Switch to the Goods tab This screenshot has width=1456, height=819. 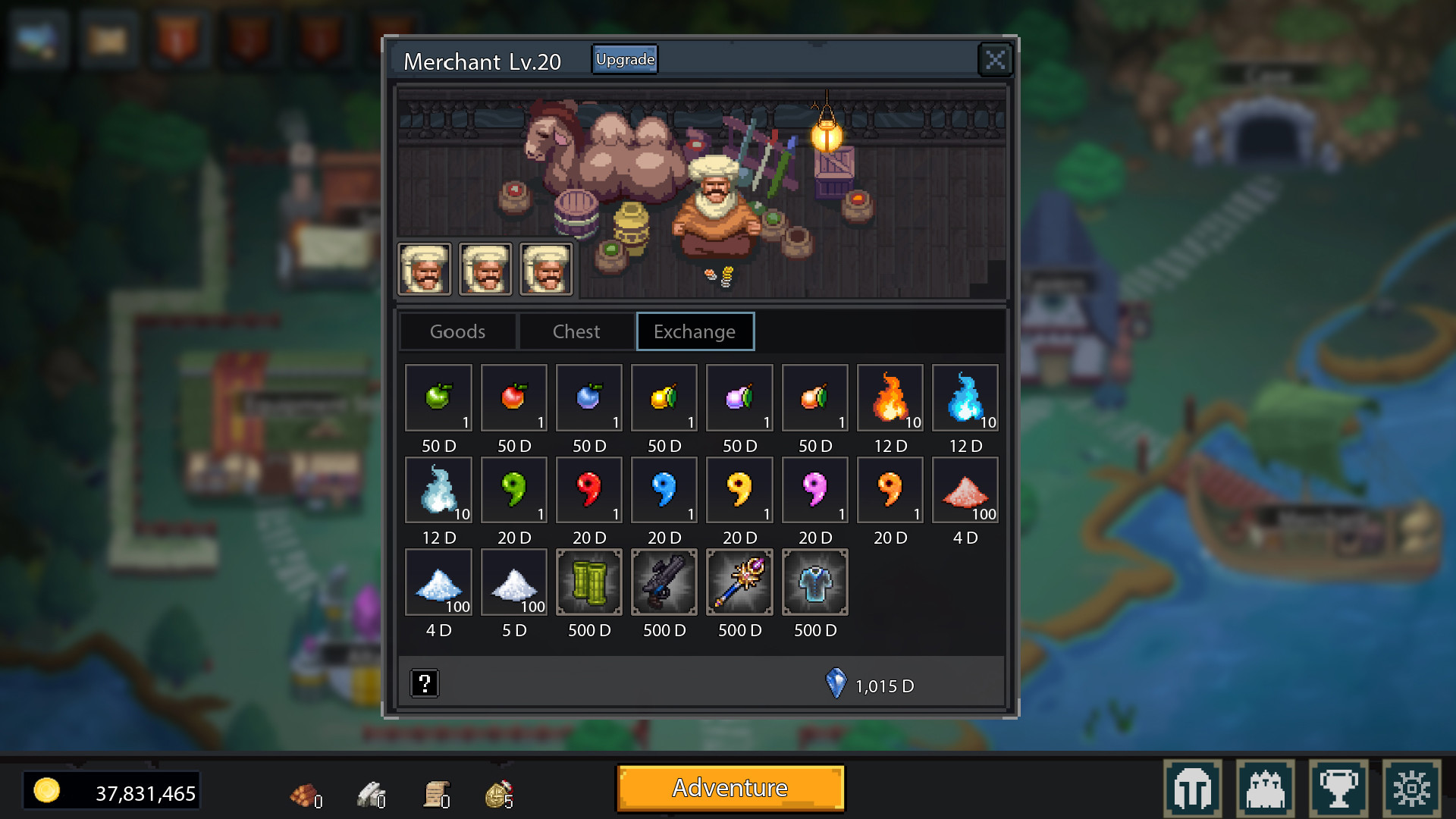click(x=457, y=331)
